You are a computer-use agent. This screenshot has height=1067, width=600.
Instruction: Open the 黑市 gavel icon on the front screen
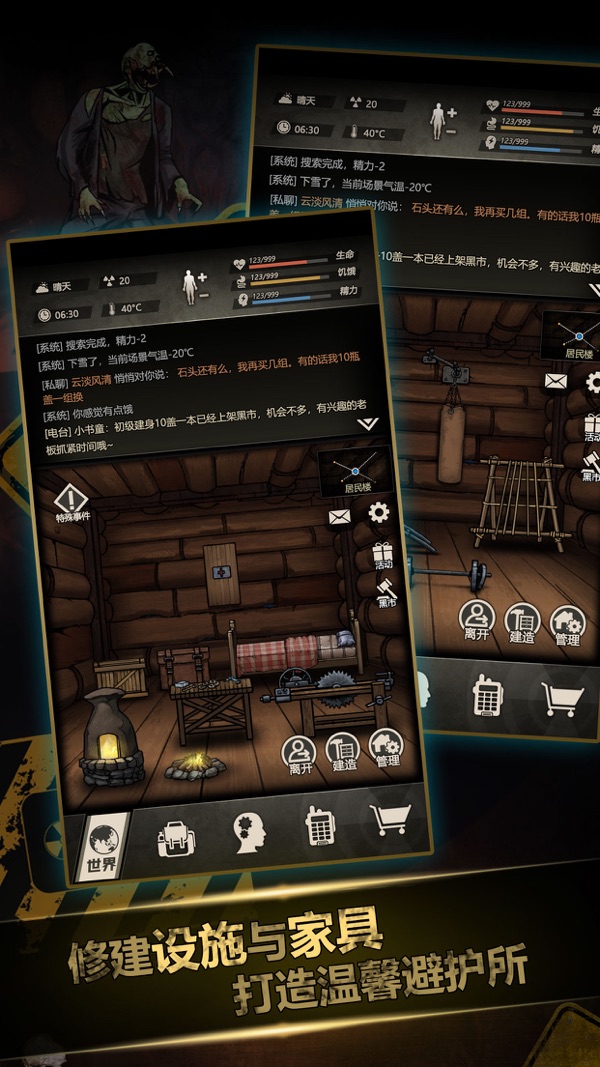[387, 591]
